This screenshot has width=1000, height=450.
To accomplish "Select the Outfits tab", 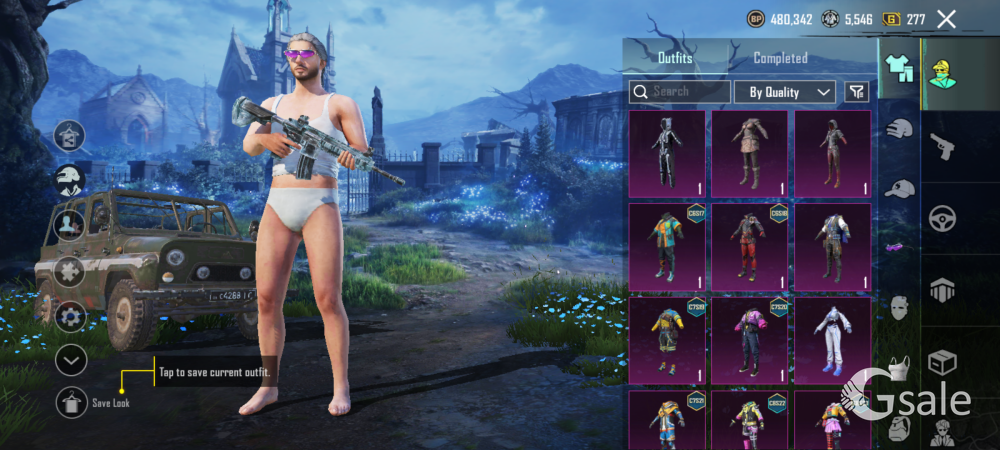I will coord(675,58).
